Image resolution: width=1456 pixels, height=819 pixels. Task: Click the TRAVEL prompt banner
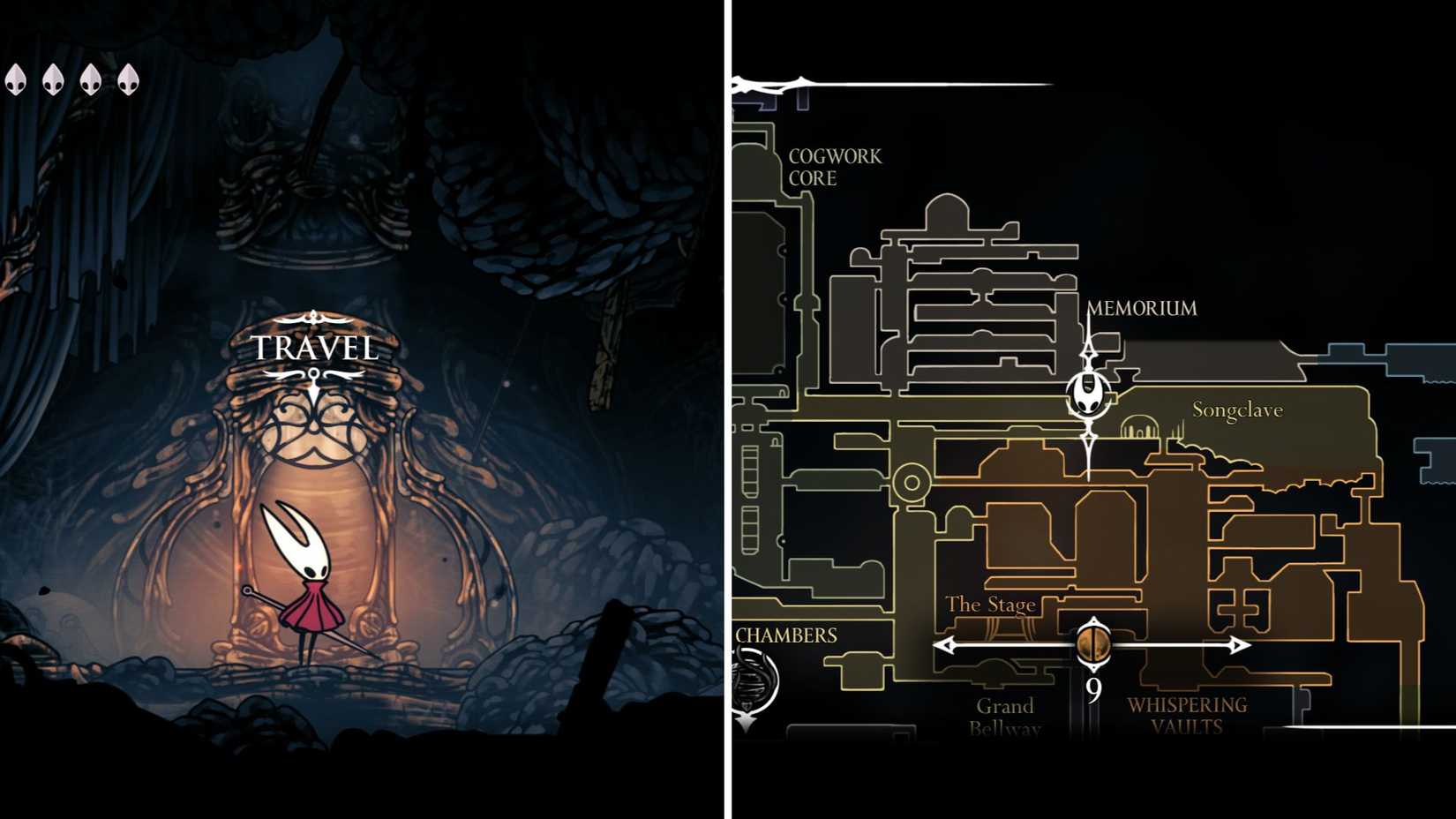coord(311,348)
